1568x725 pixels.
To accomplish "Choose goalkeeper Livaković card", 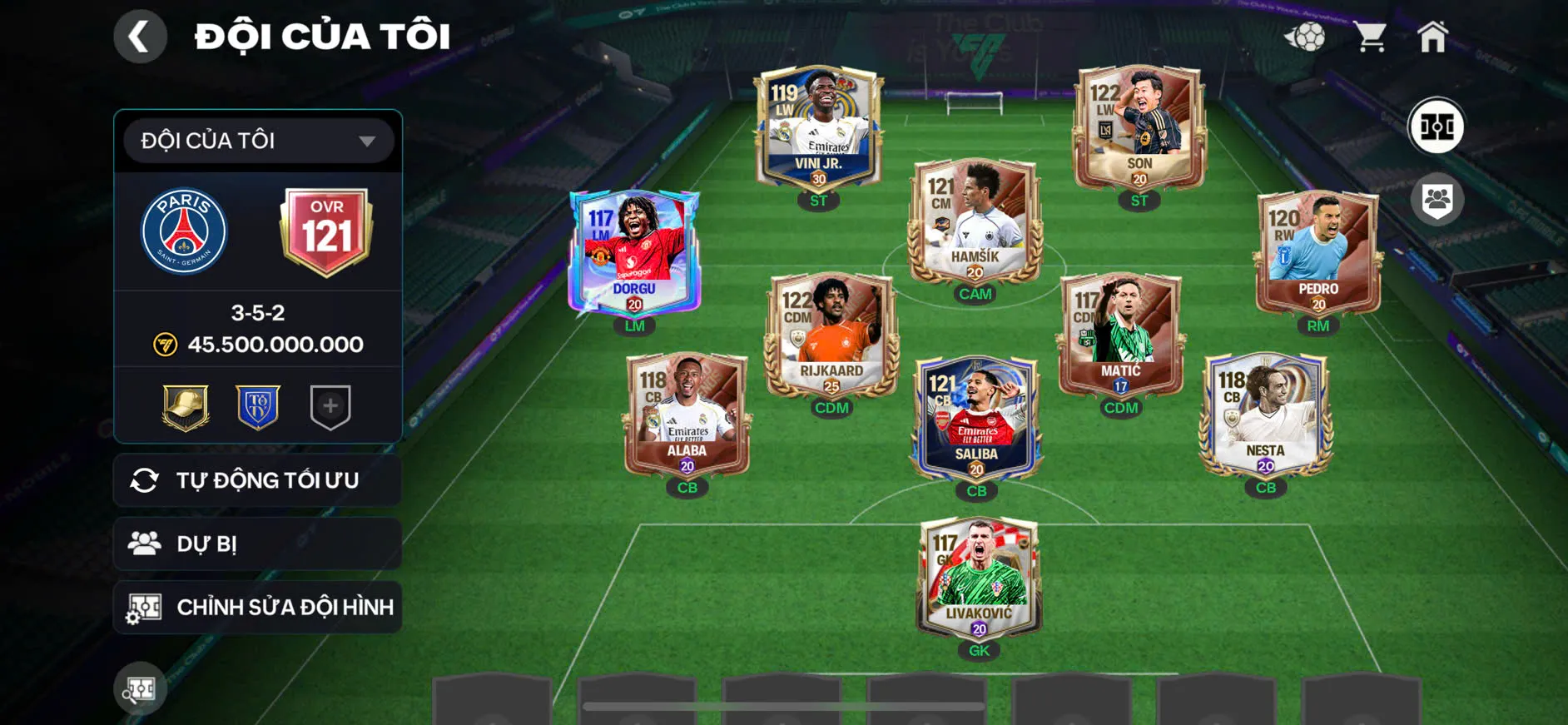I will (979, 579).
